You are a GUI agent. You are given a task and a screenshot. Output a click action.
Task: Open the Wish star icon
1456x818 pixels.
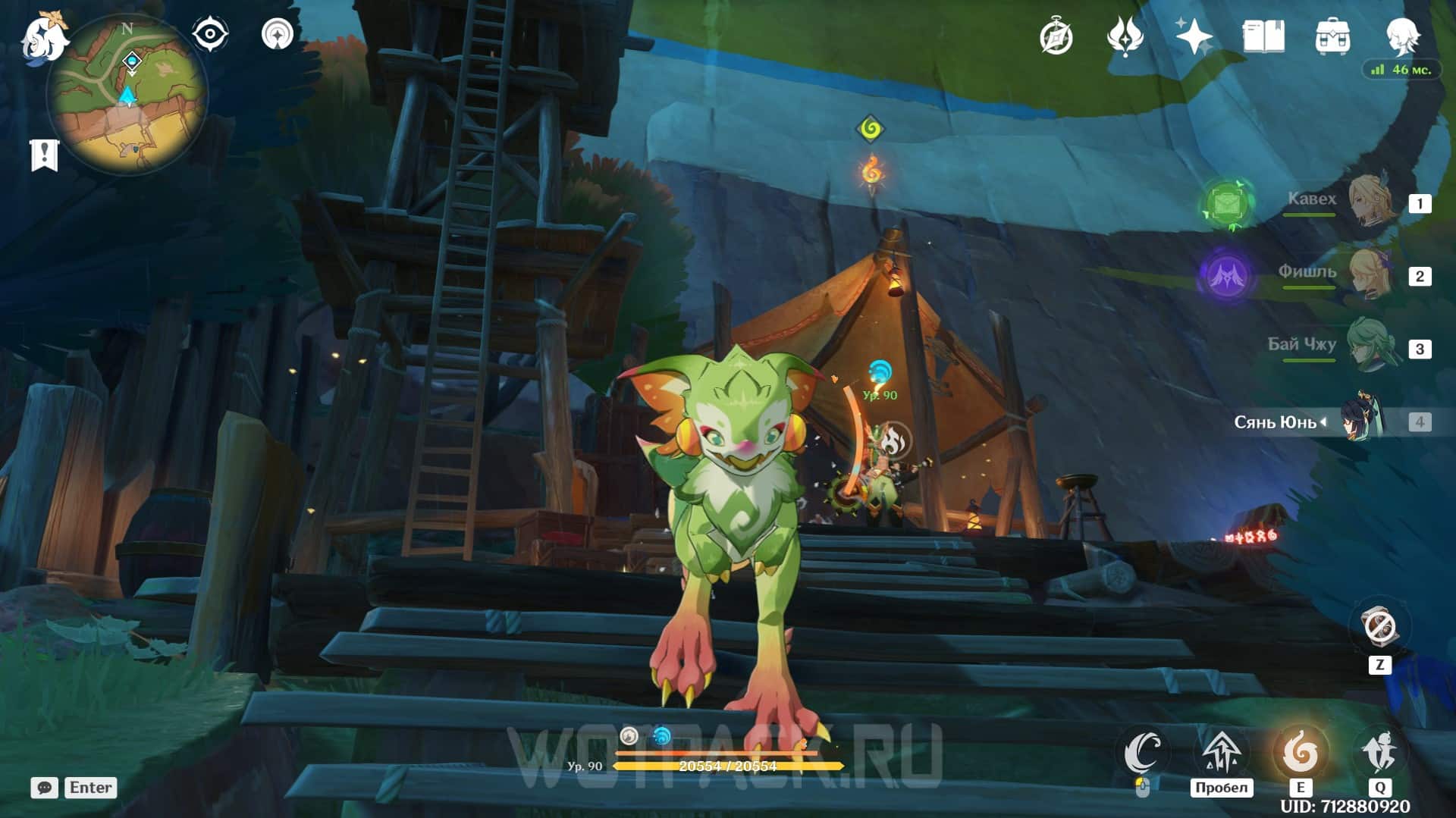pos(1194,36)
